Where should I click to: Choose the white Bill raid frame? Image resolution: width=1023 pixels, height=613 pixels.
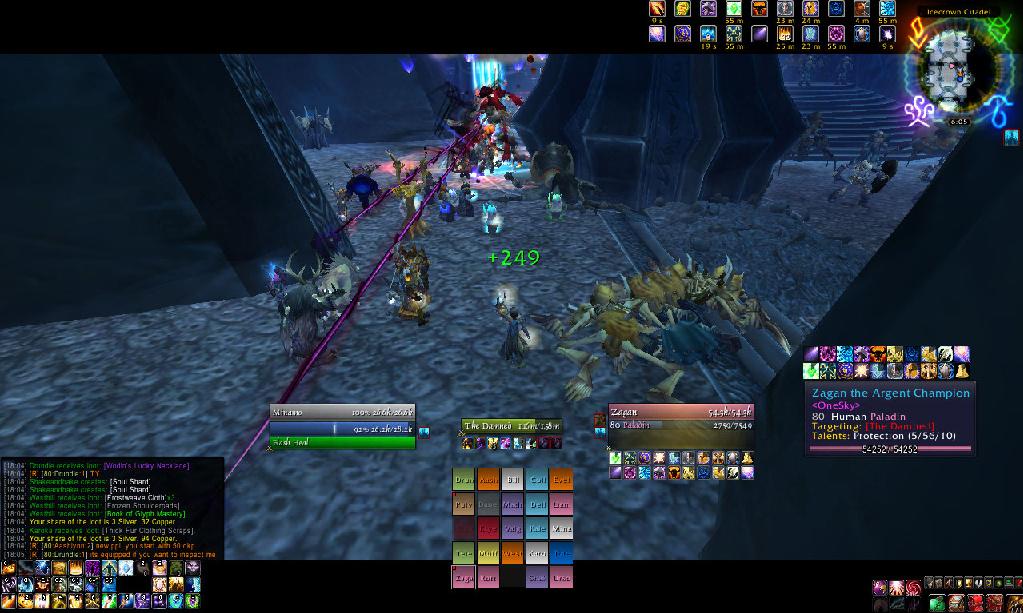[513, 480]
